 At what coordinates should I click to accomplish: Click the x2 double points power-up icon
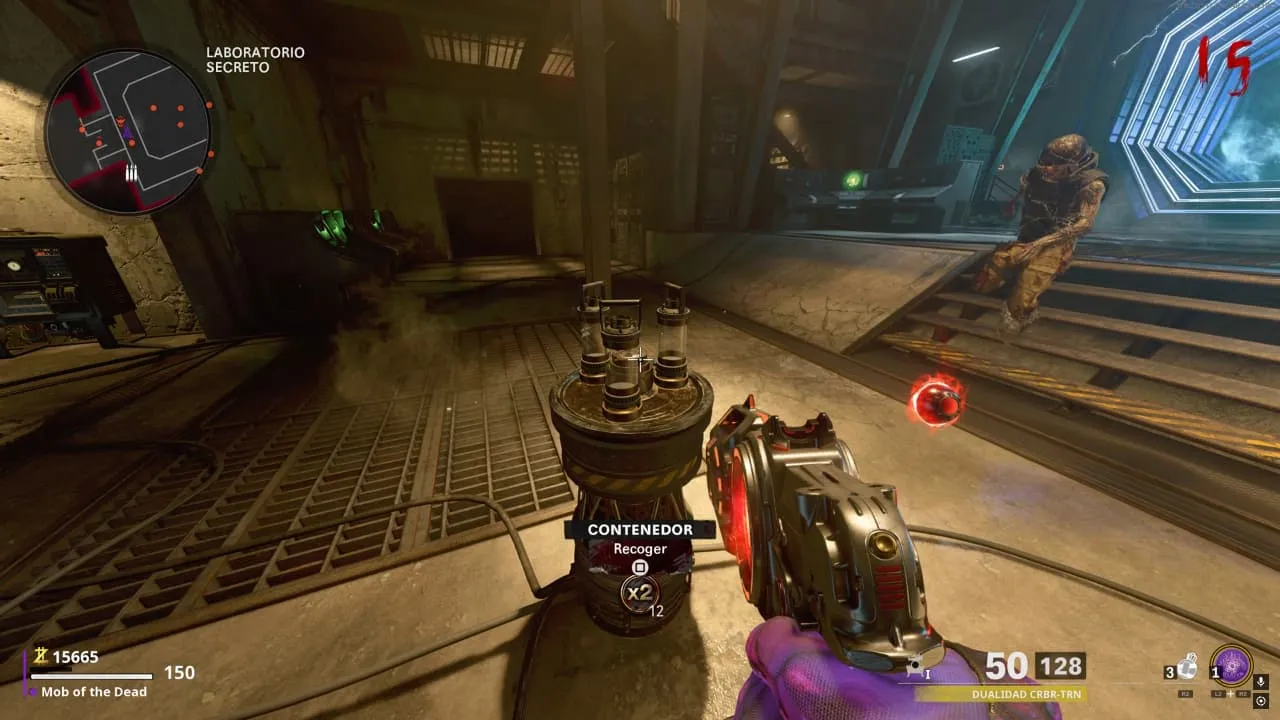coord(639,593)
